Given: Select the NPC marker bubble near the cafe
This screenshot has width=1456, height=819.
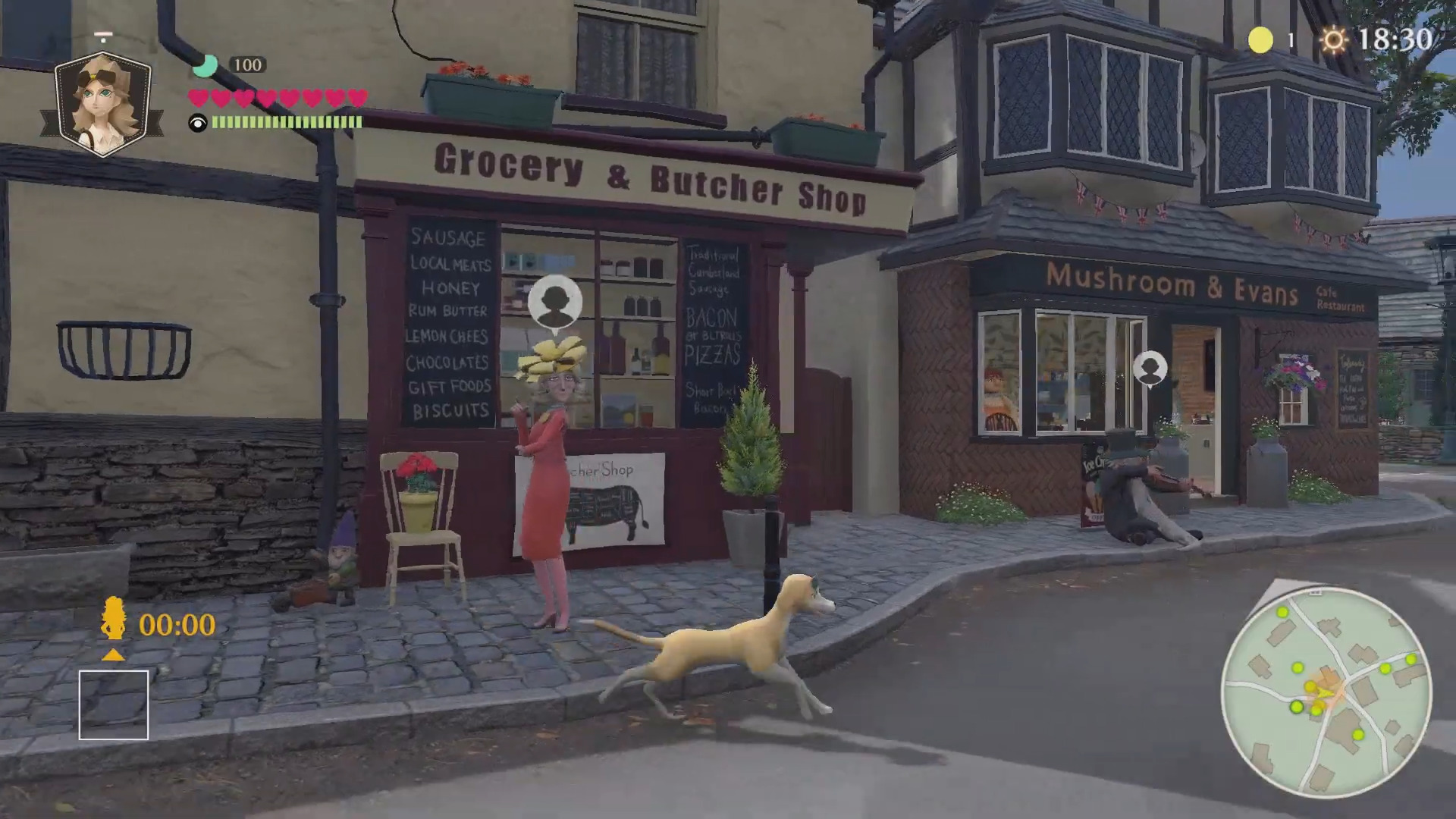Looking at the screenshot, I should pos(1150,369).
